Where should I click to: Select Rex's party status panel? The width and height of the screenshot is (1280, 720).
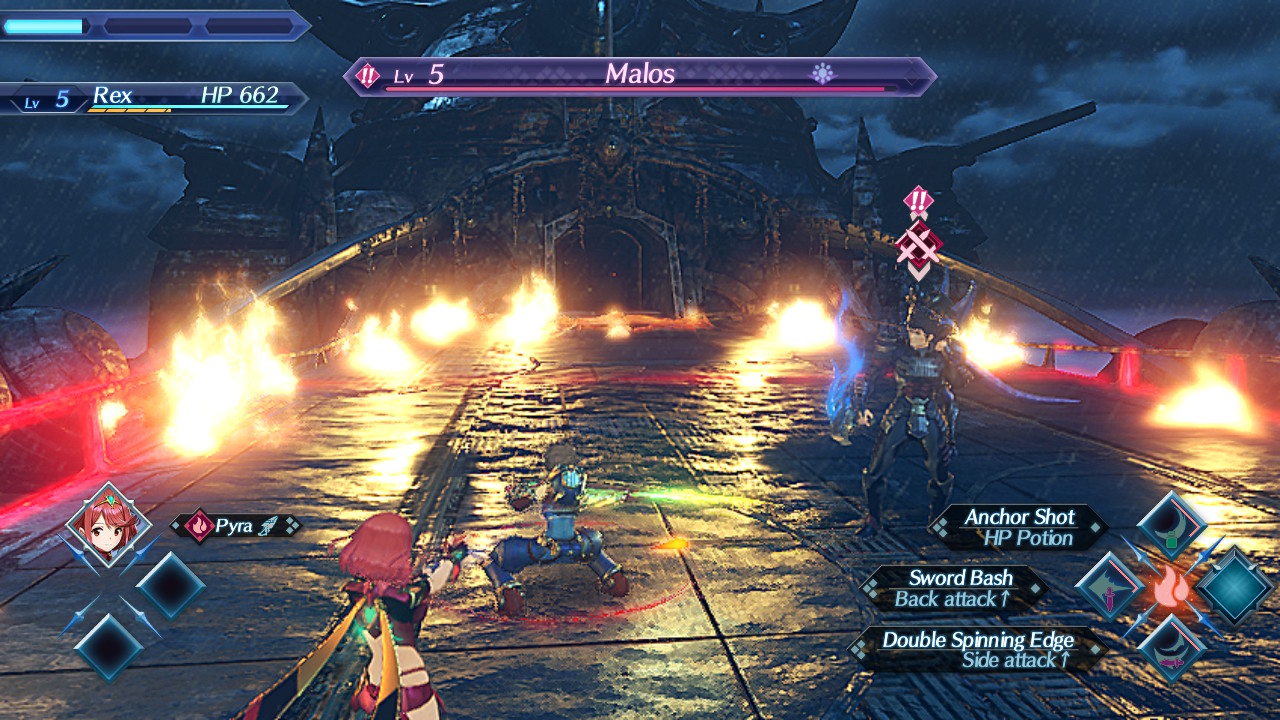155,98
